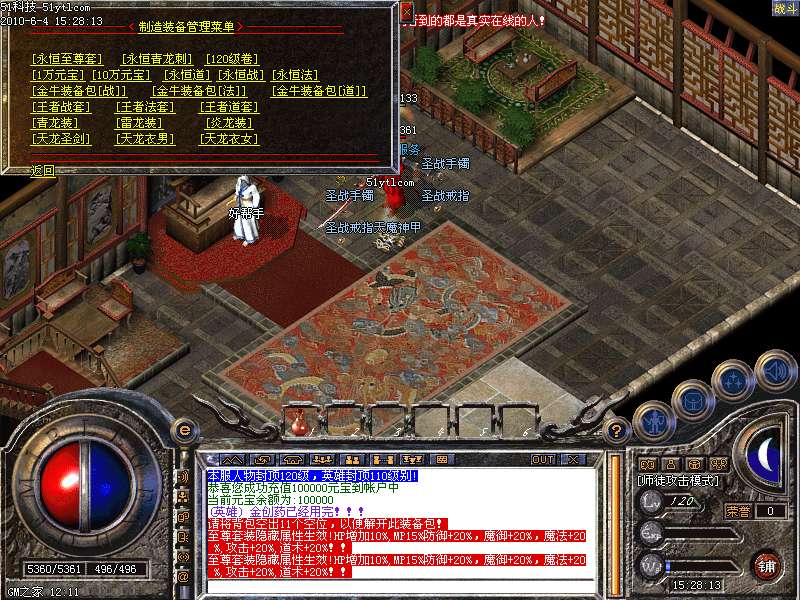Select the 王者法套 entry

click(x=145, y=107)
